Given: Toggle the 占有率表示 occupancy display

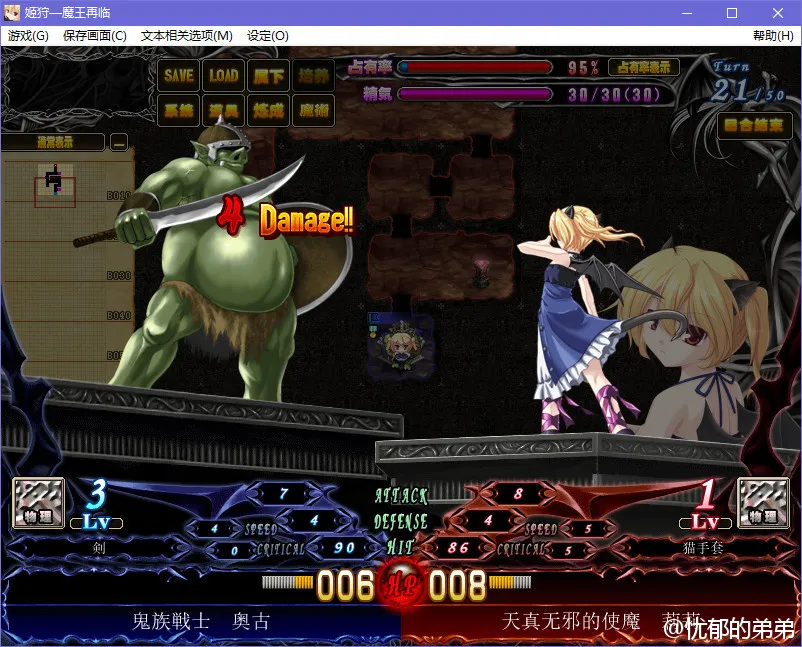Looking at the screenshot, I should pos(643,67).
